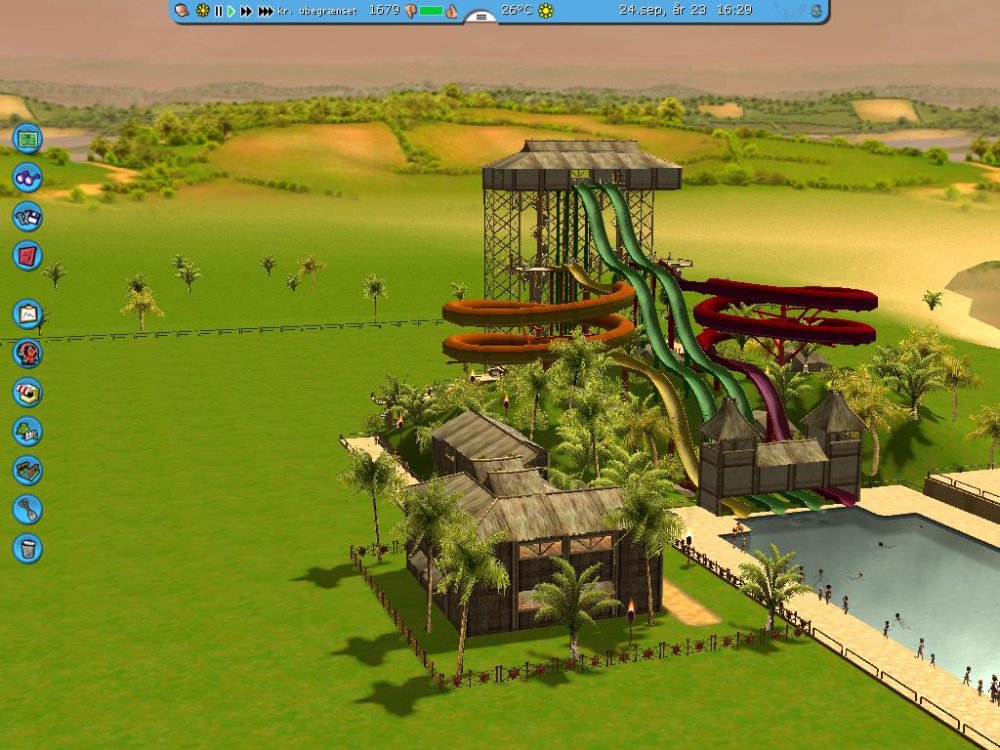Open the shops and stalls menu
This screenshot has width=1000, height=750.
coord(27,392)
